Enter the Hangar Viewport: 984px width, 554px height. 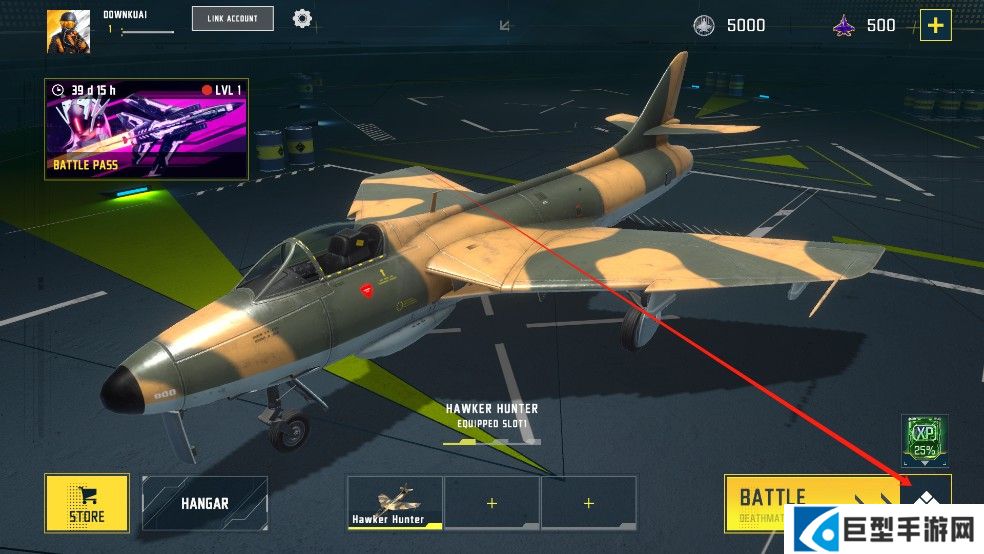[205, 502]
